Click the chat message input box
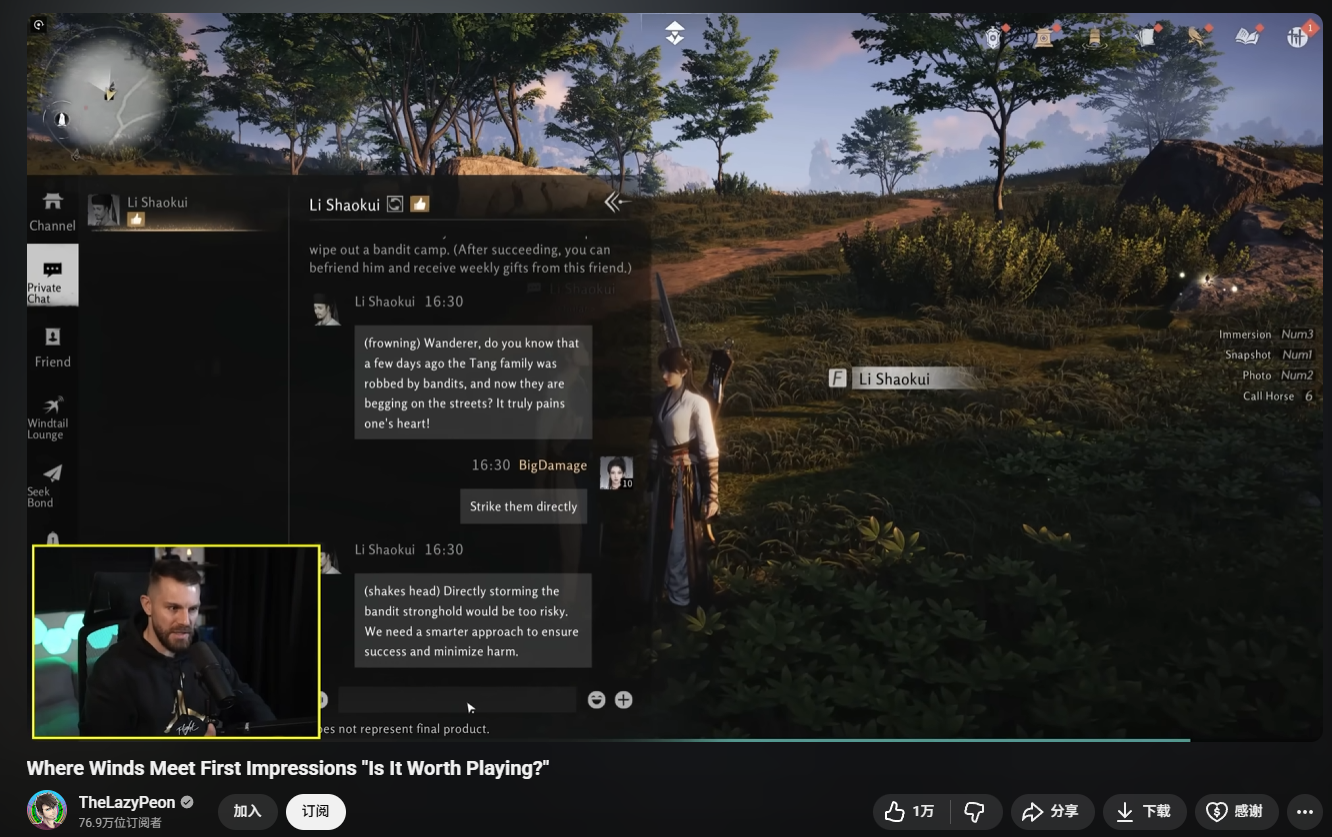The image size is (1332, 837). [x=456, y=700]
